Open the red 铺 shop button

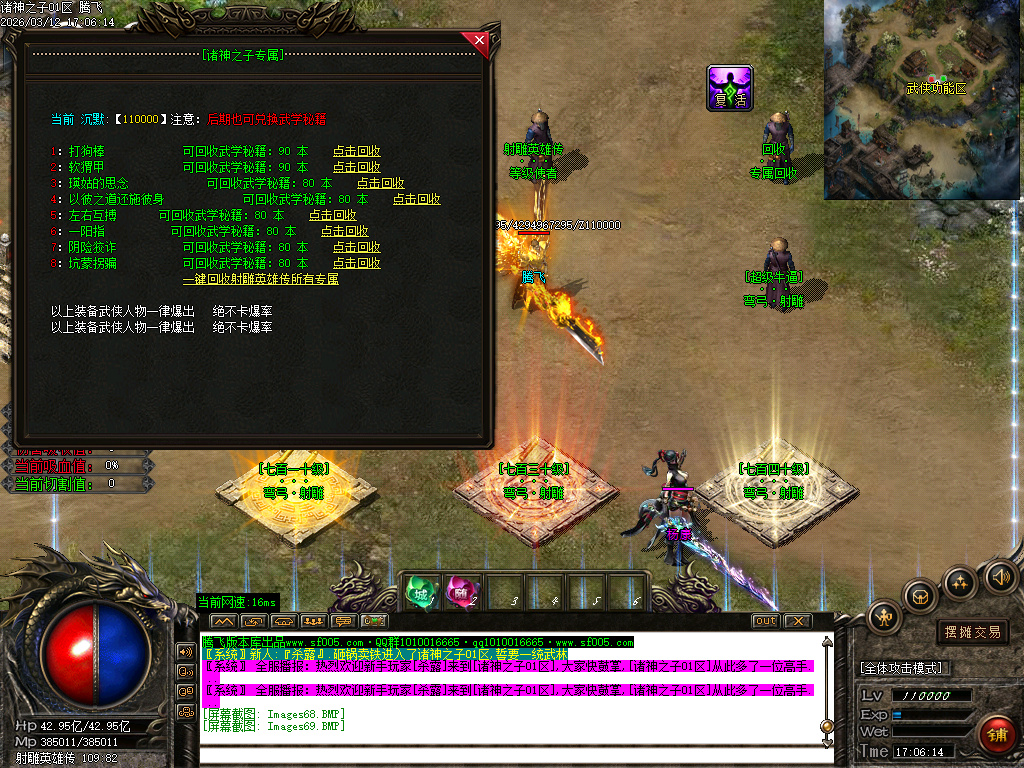995,735
